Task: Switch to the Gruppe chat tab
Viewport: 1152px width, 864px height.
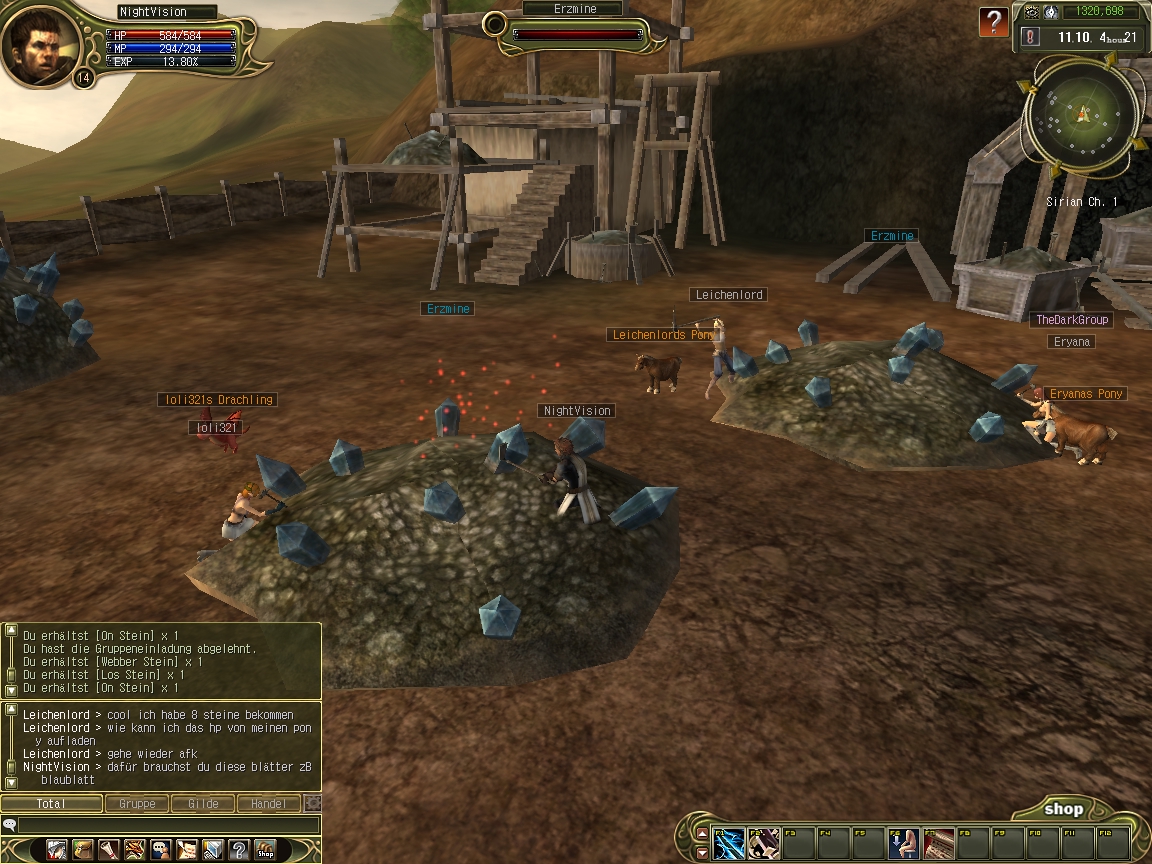Action: pyautogui.click(x=137, y=803)
